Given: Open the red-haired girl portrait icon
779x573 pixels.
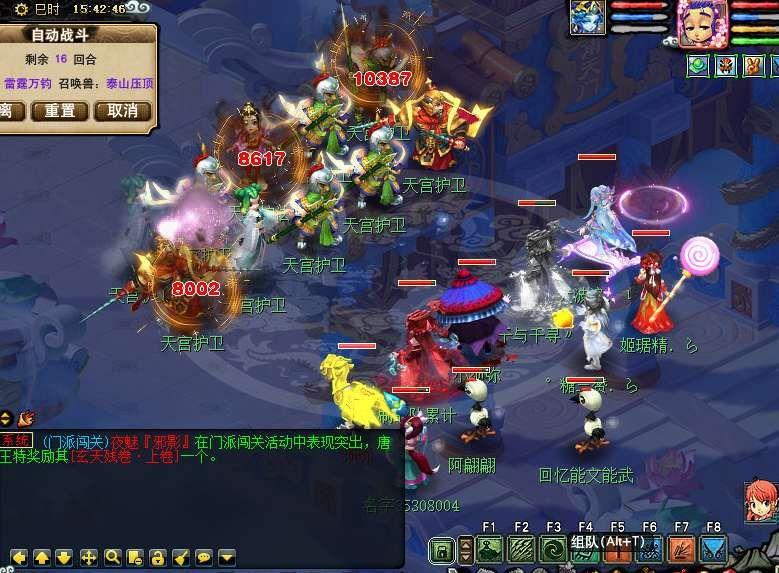Looking at the screenshot, I should tap(761, 500).
